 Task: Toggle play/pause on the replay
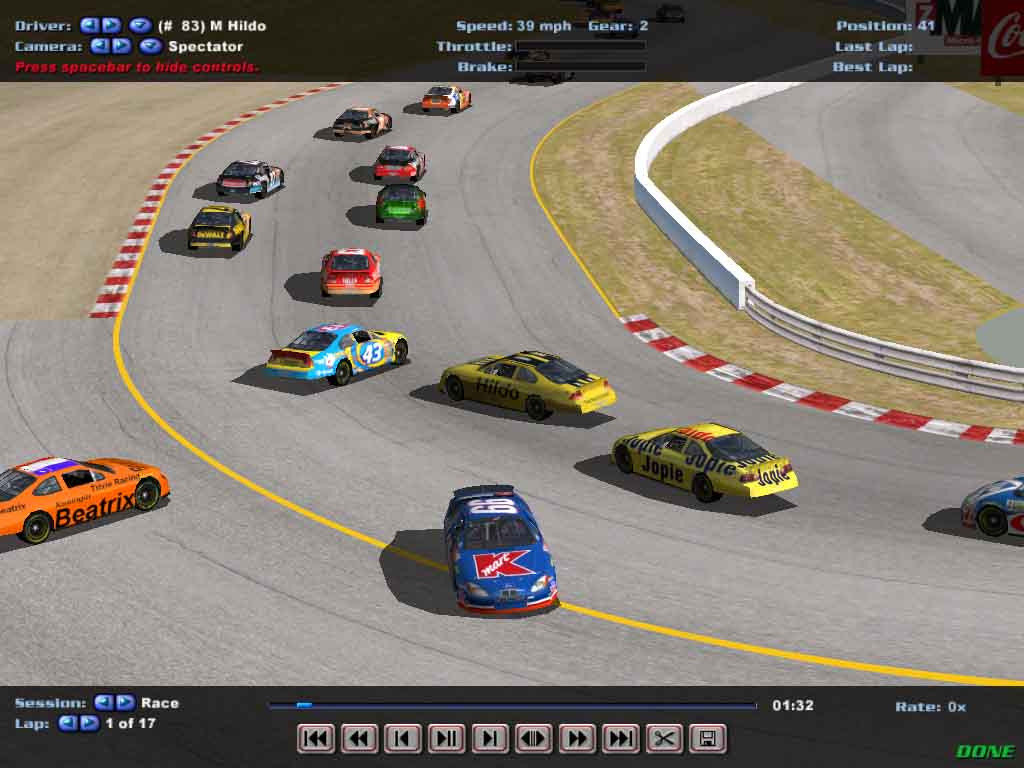pyautogui.click(x=446, y=739)
